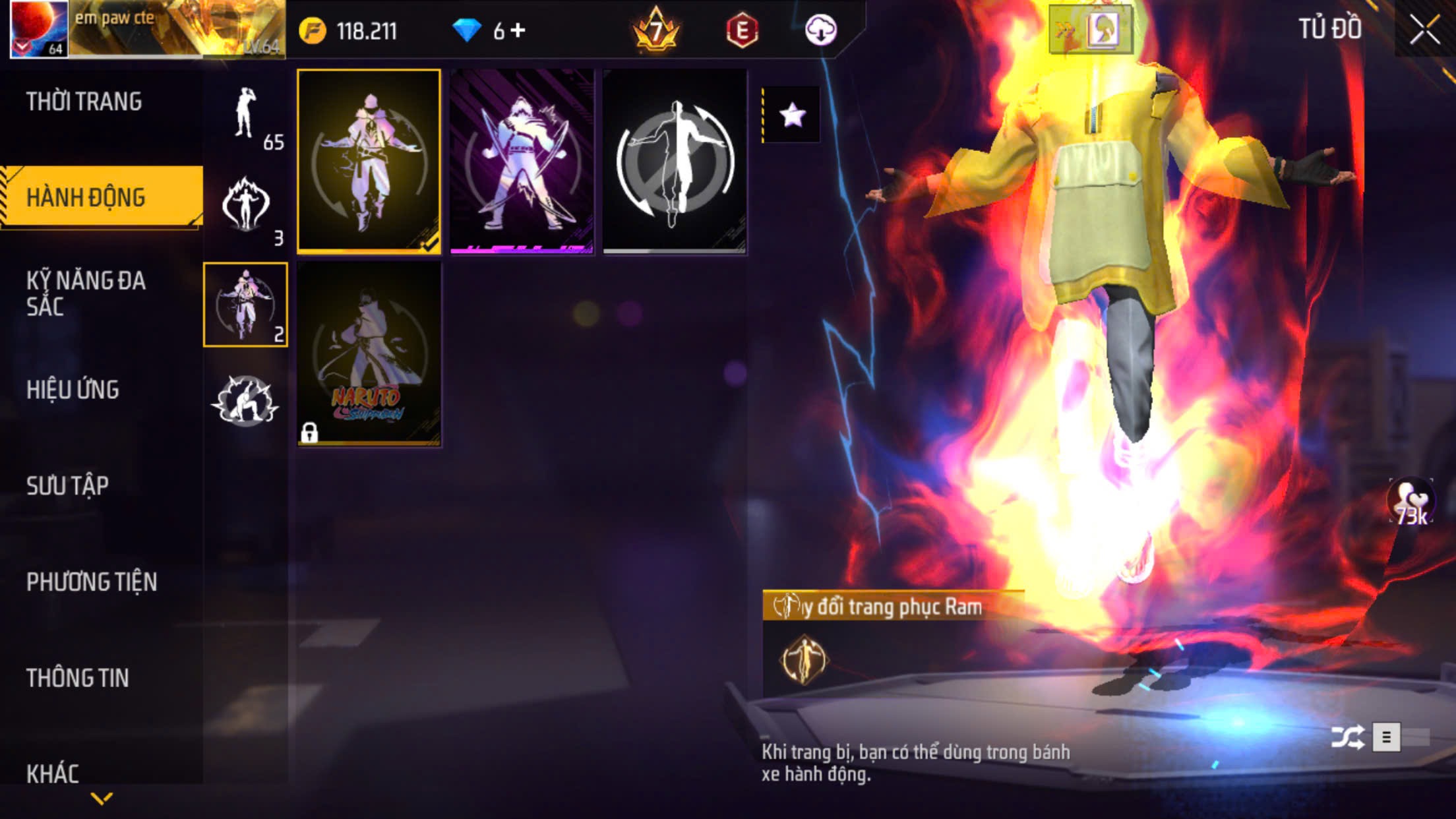The image size is (1456, 819).
Task: Switch to the Hiệu Ứng section
Action: 73,390
